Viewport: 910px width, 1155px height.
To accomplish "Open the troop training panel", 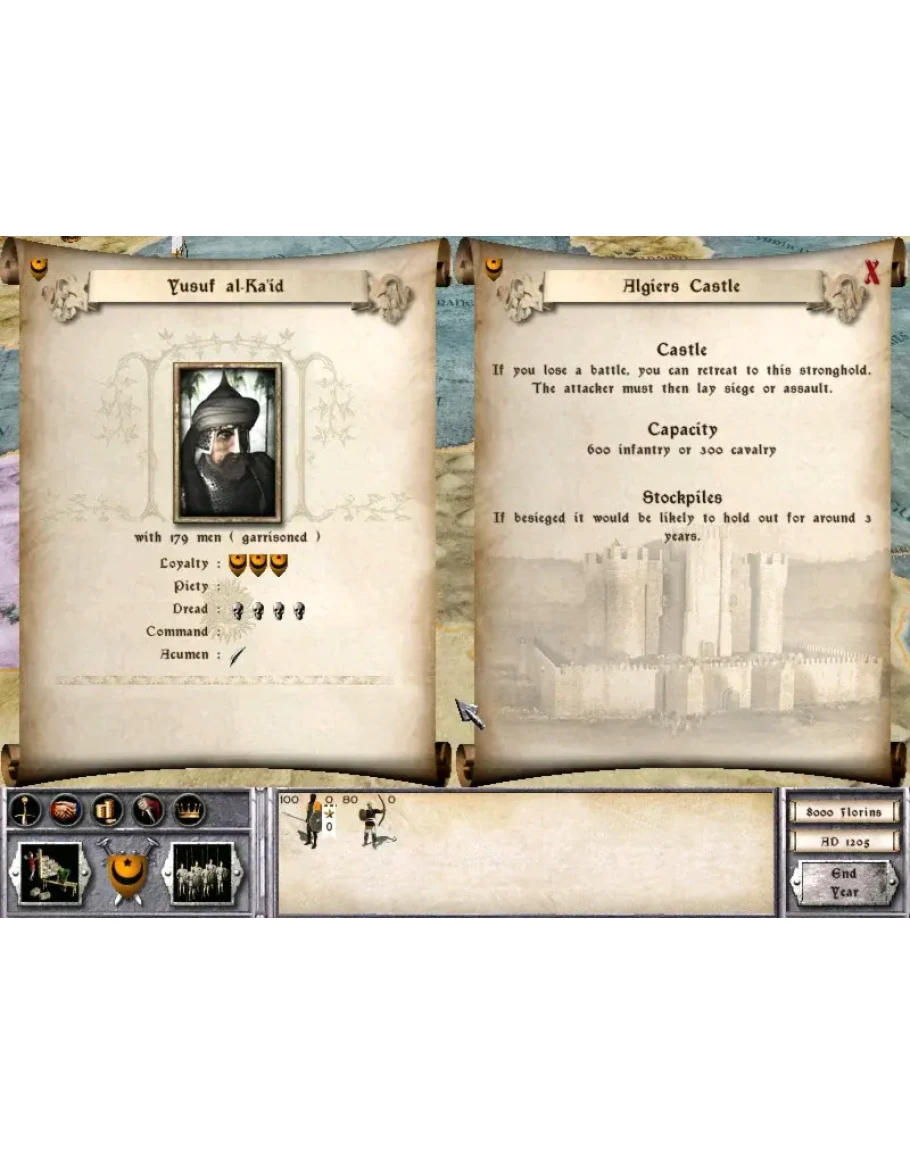I will pyautogui.click(x=202, y=873).
